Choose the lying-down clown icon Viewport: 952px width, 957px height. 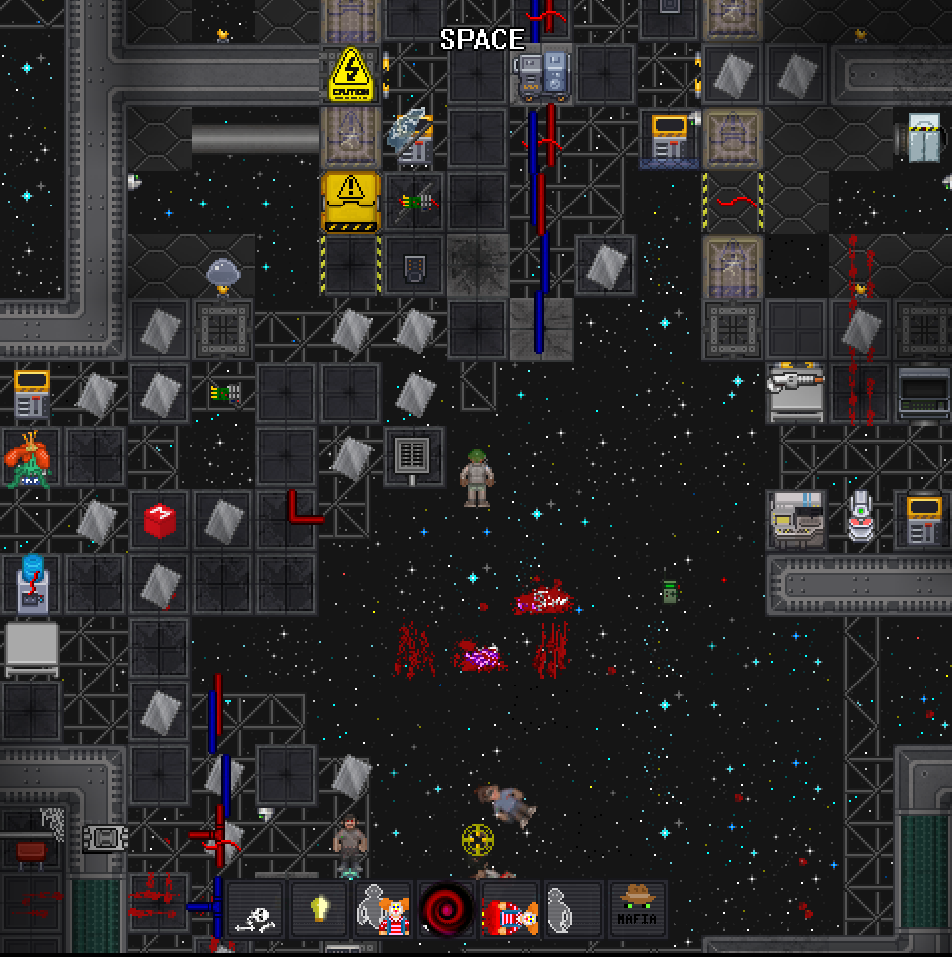coord(510,910)
